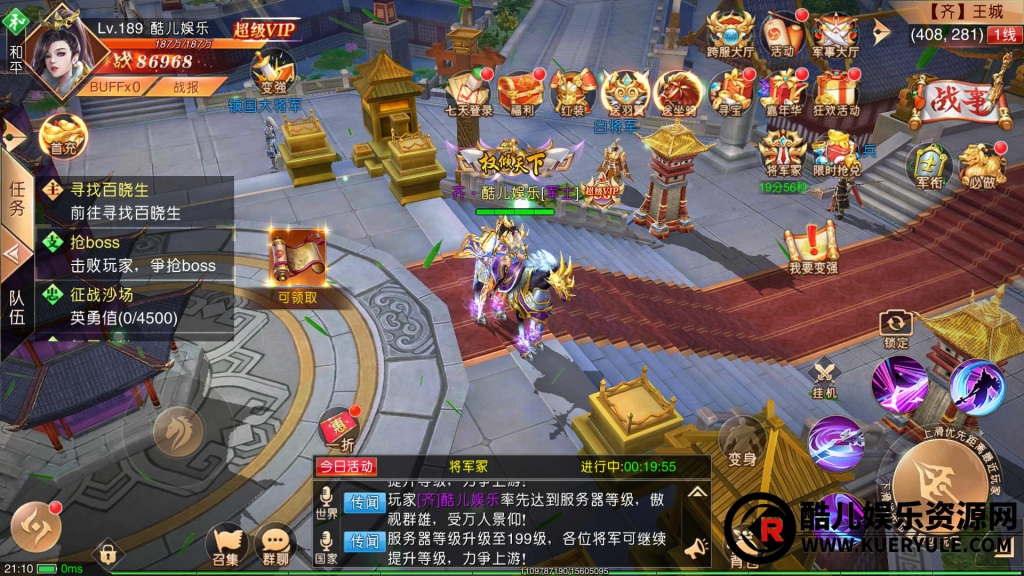Open the 我要变强 scroll button
1024x576 pixels.
[812, 246]
